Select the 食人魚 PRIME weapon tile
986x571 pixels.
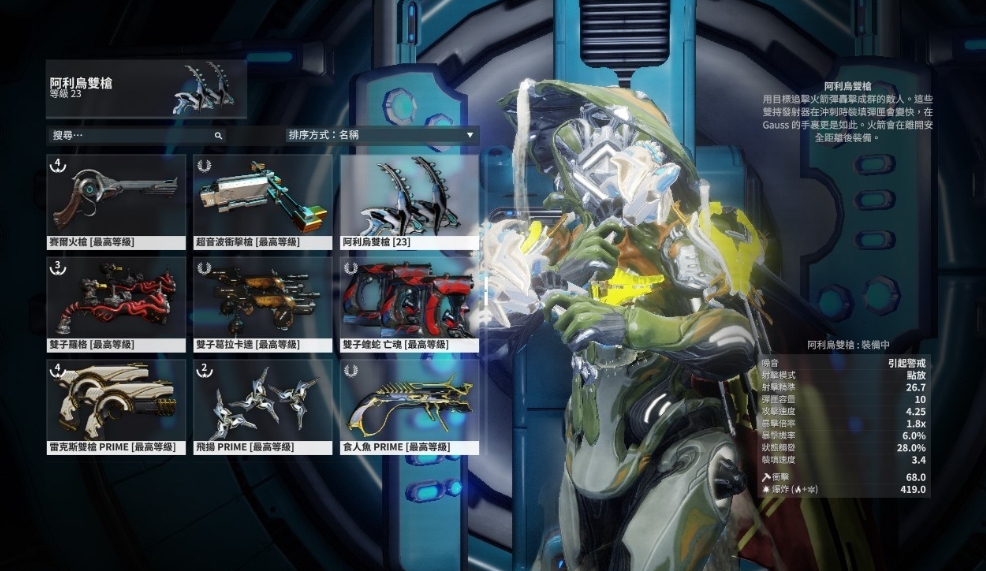409,406
